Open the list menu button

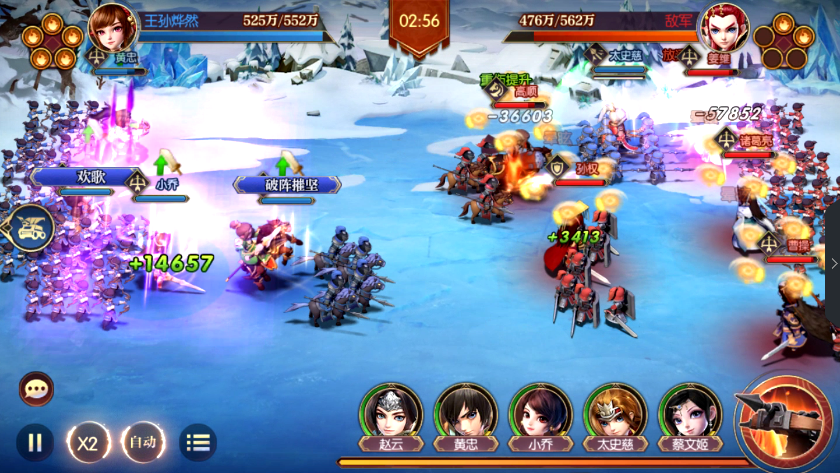tap(198, 441)
